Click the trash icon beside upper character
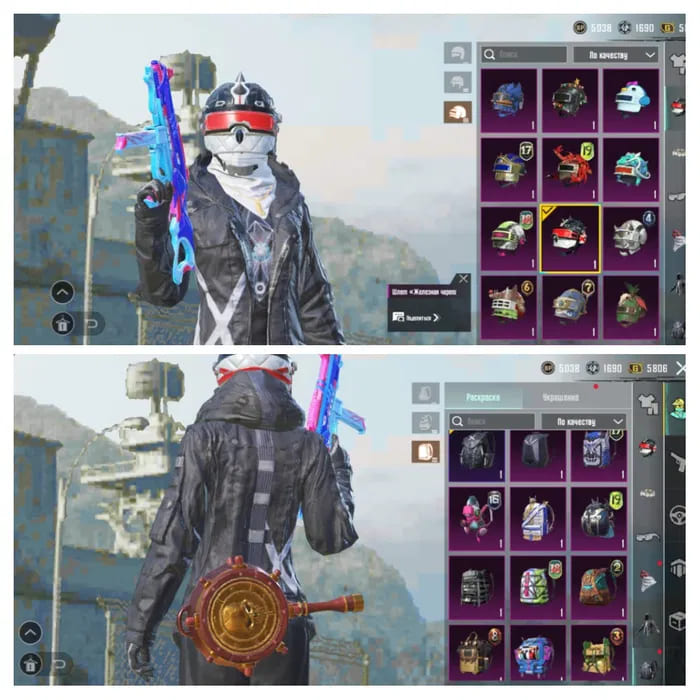The image size is (700, 700). (62, 322)
